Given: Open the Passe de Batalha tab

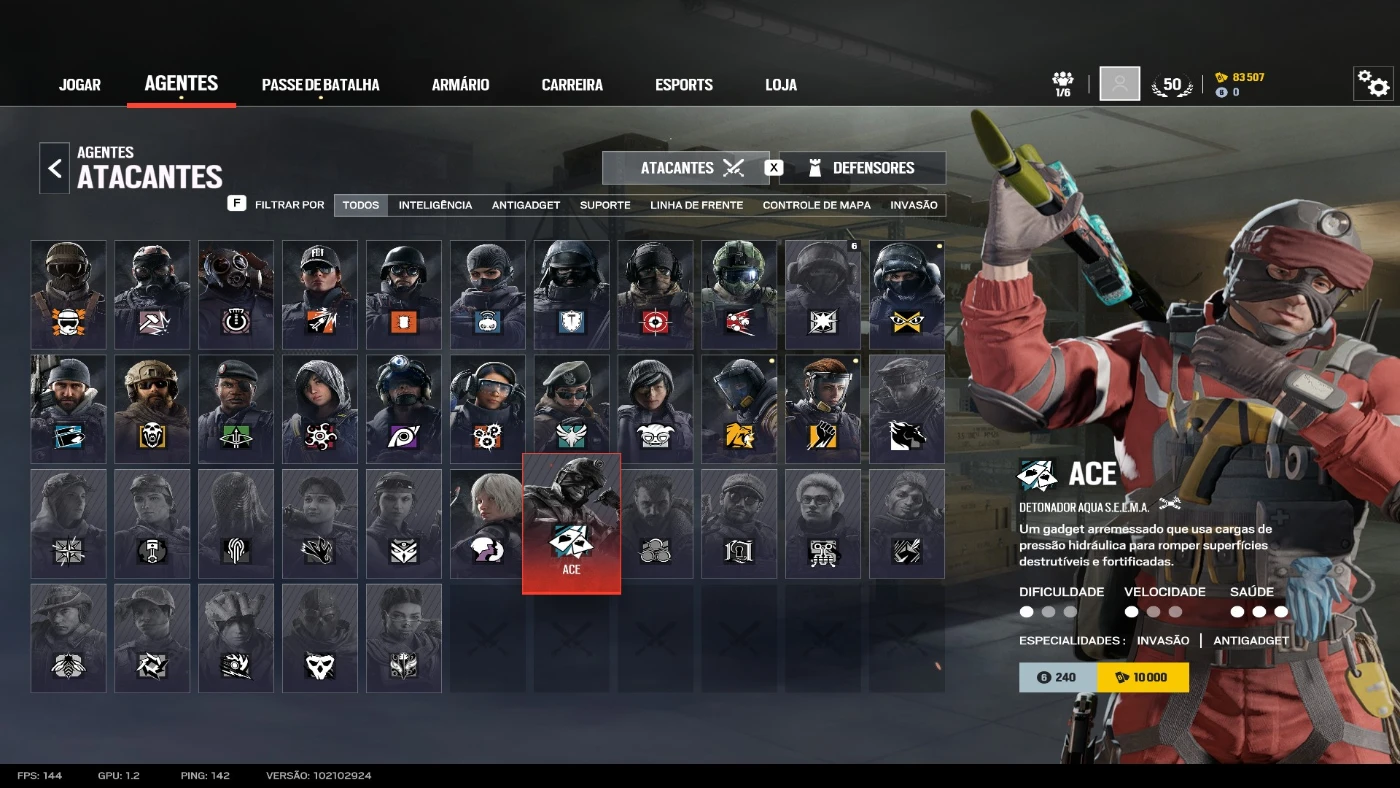Looking at the screenshot, I should coord(320,85).
